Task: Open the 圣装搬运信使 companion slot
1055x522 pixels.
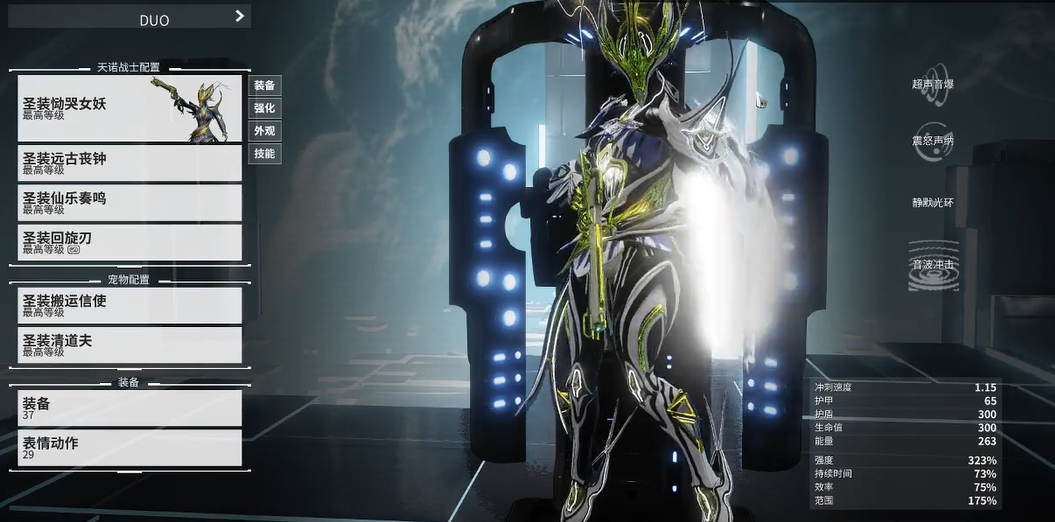Action: (x=130, y=305)
